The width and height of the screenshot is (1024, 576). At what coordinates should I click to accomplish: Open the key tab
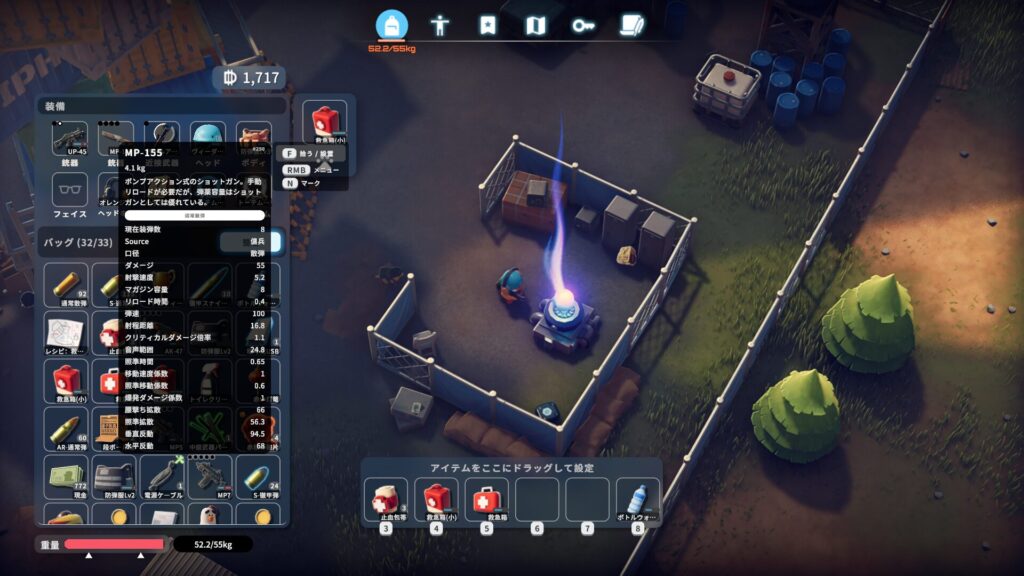[583, 25]
